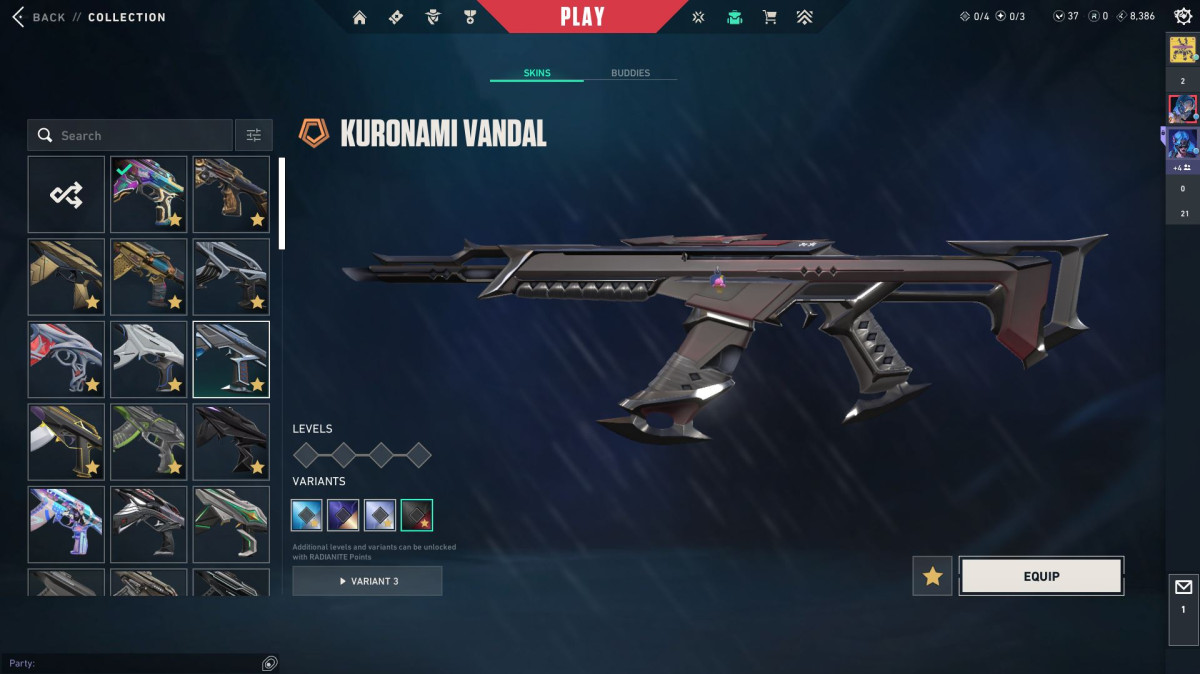Open the settings gear icon
The height and width of the screenshot is (674, 1200).
pyautogui.click(x=1182, y=17)
